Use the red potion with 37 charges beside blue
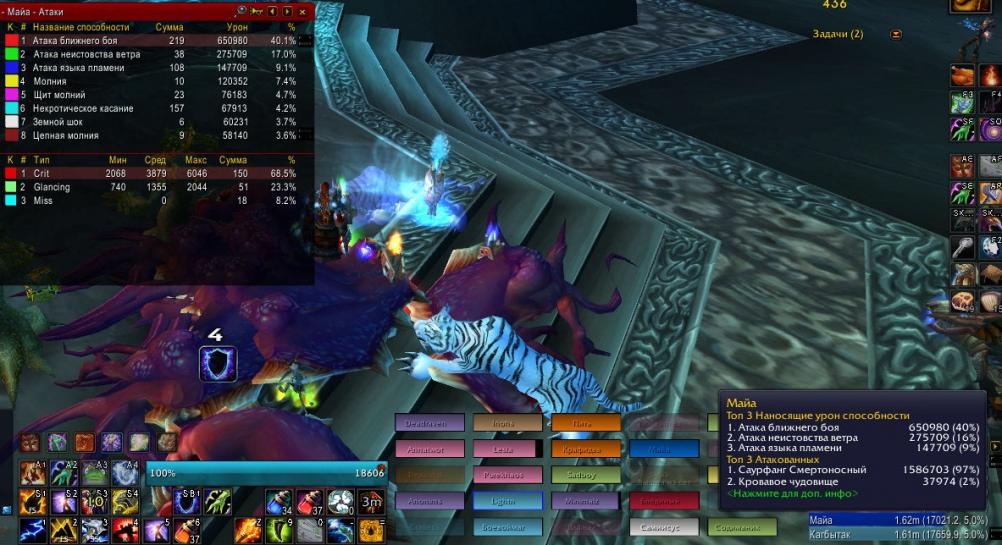Viewport: 1002px width, 545px height. 309,501
